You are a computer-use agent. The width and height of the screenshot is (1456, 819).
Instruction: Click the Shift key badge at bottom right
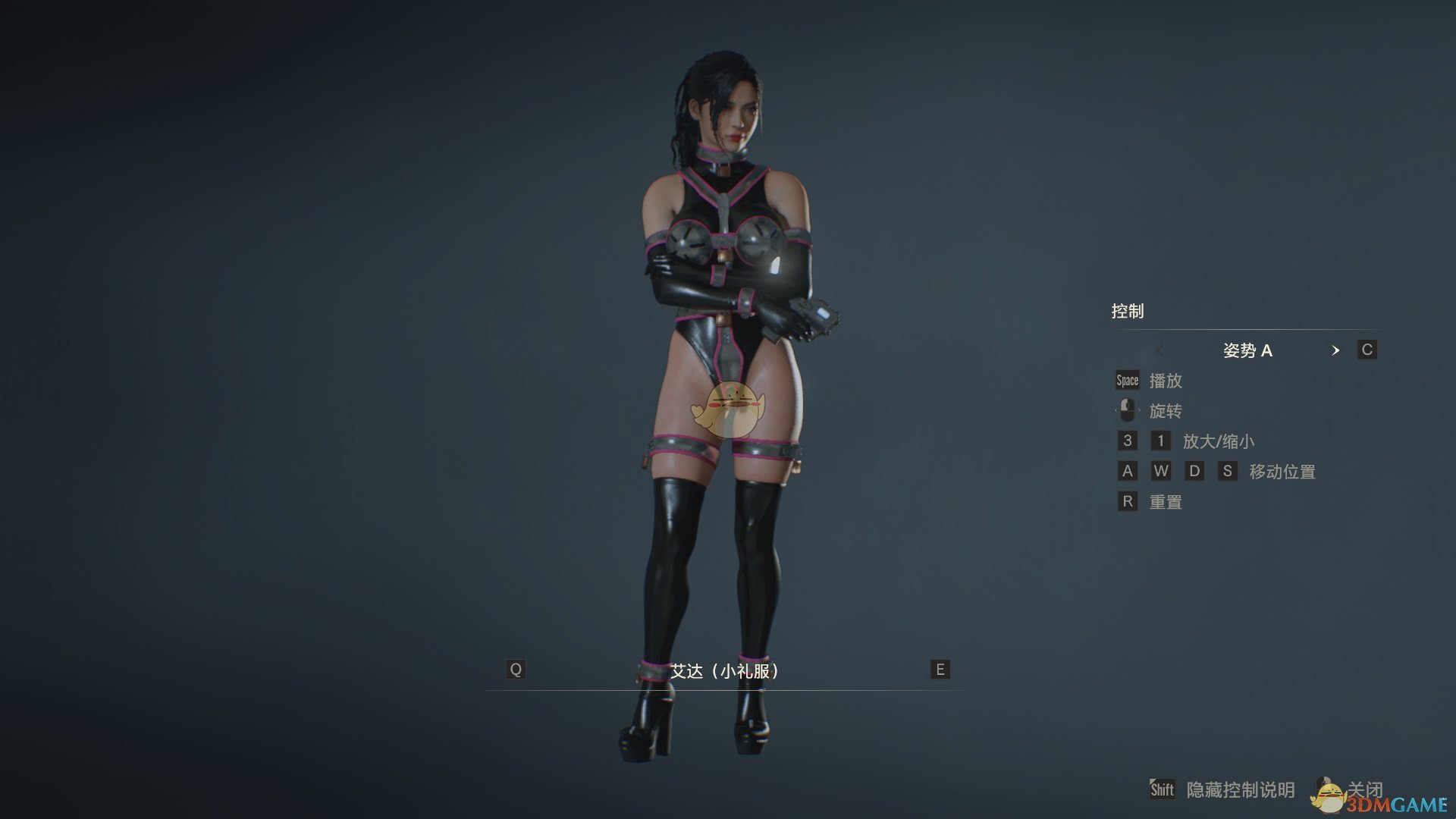coord(1163,789)
